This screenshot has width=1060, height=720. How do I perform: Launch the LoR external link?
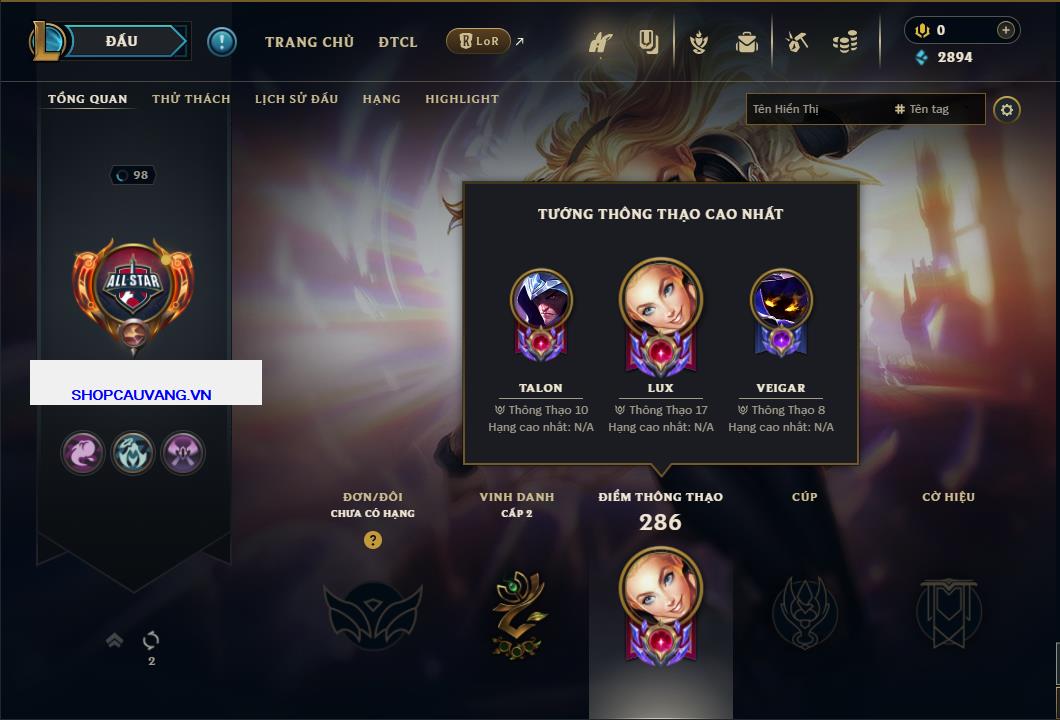click(x=479, y=41)
